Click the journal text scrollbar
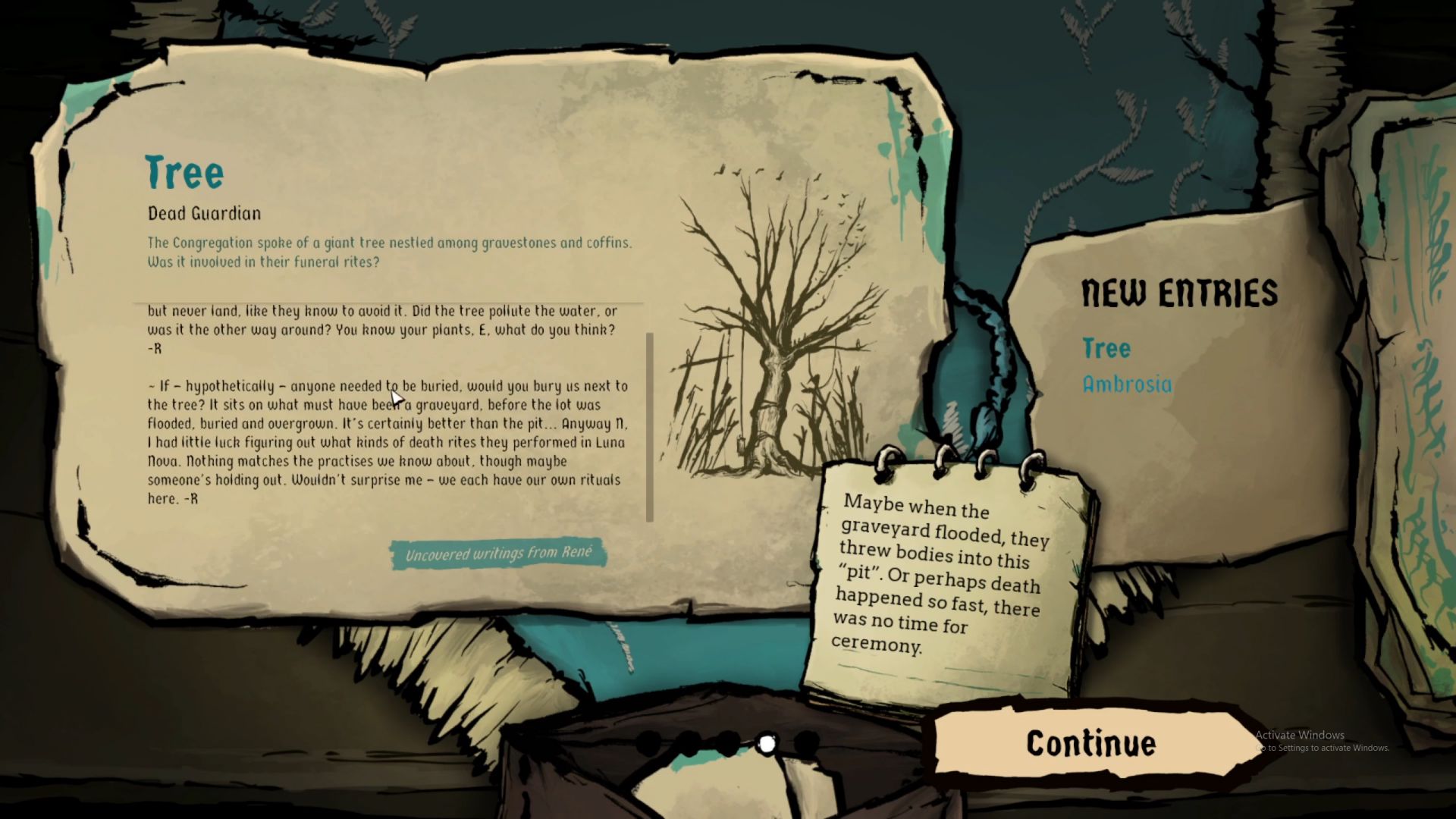1456x819 pixels. point(649,426)
